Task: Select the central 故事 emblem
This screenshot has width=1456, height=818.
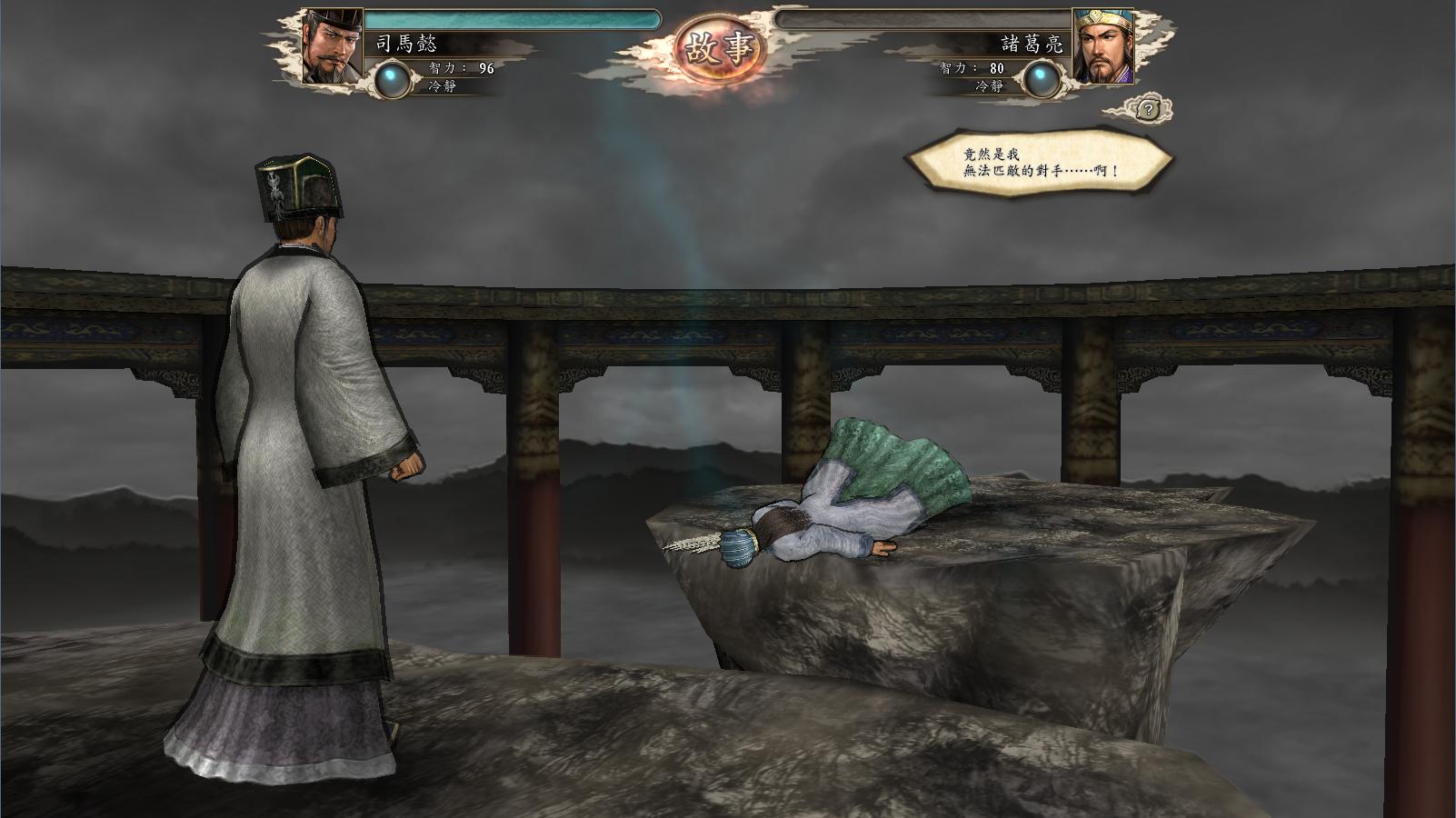Action: 721,47
